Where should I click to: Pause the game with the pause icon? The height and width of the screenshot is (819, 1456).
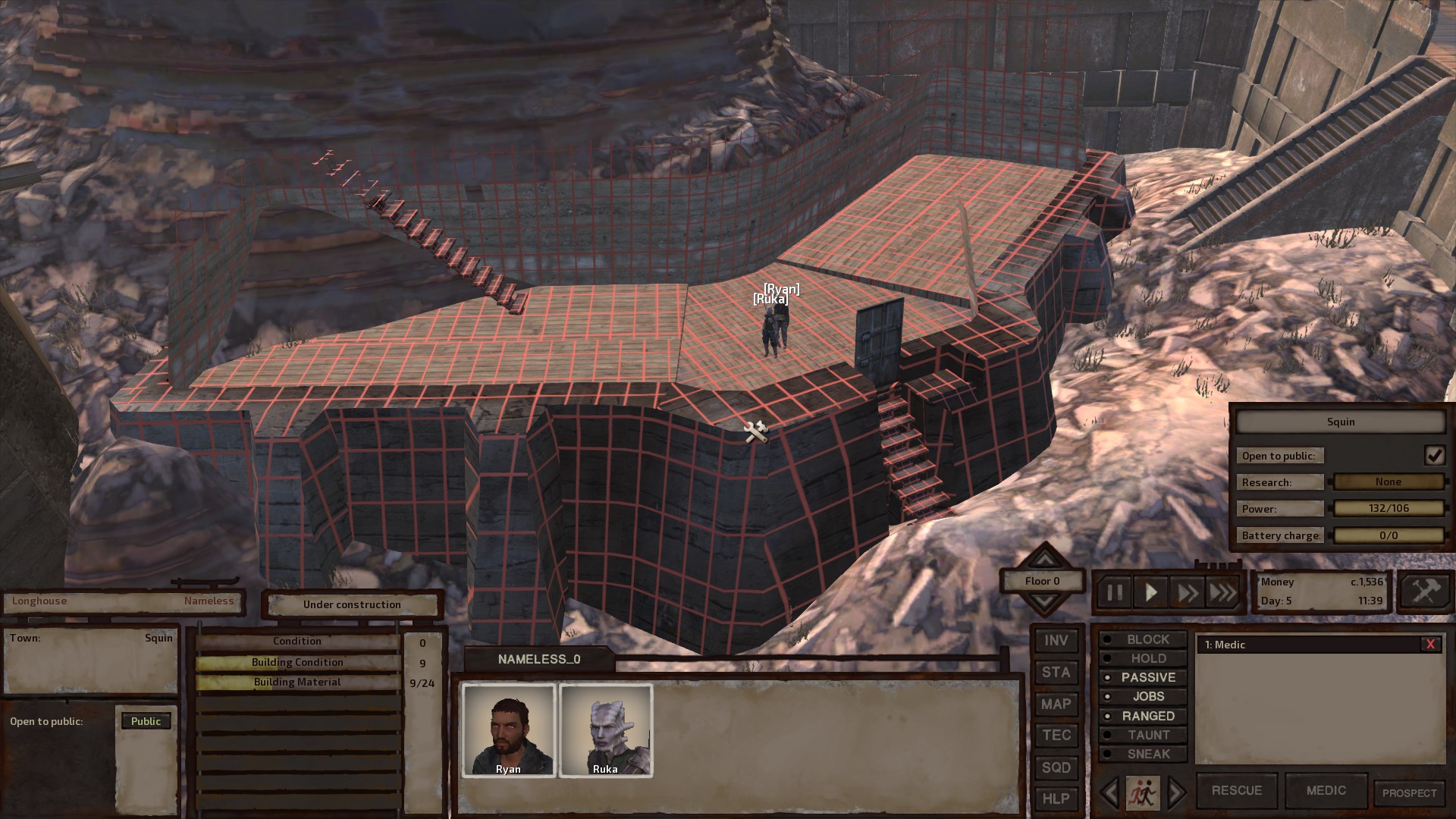point(1115,592)
